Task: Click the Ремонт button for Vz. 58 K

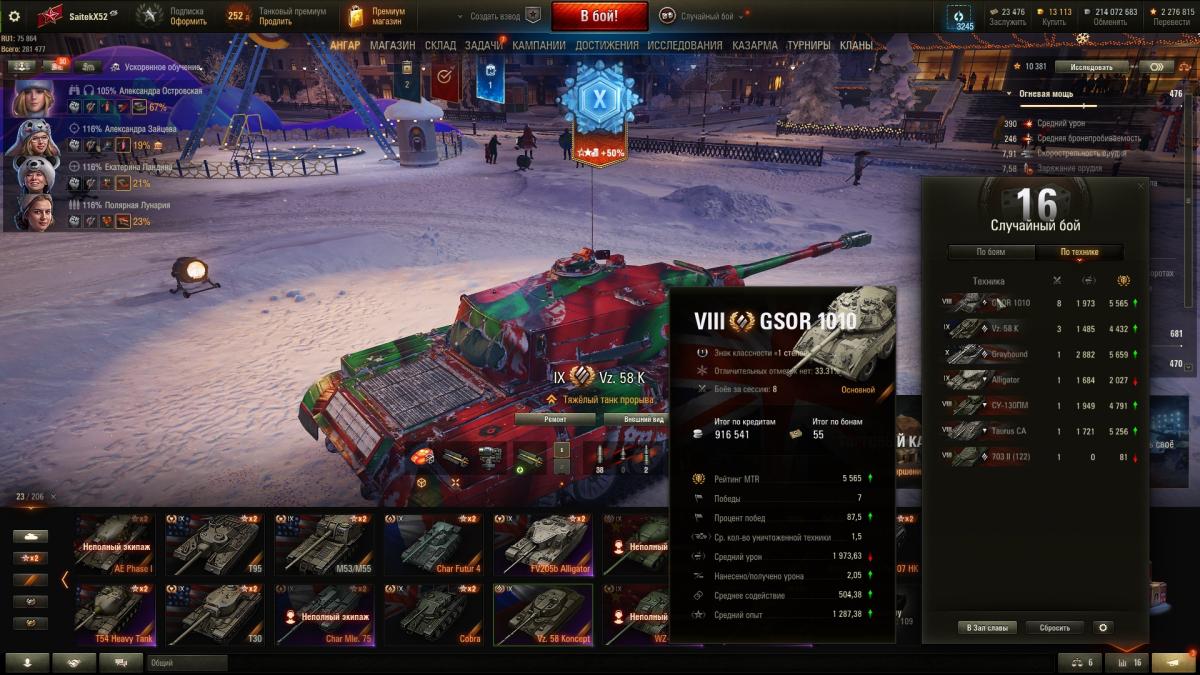Action: tap(555, 419)
